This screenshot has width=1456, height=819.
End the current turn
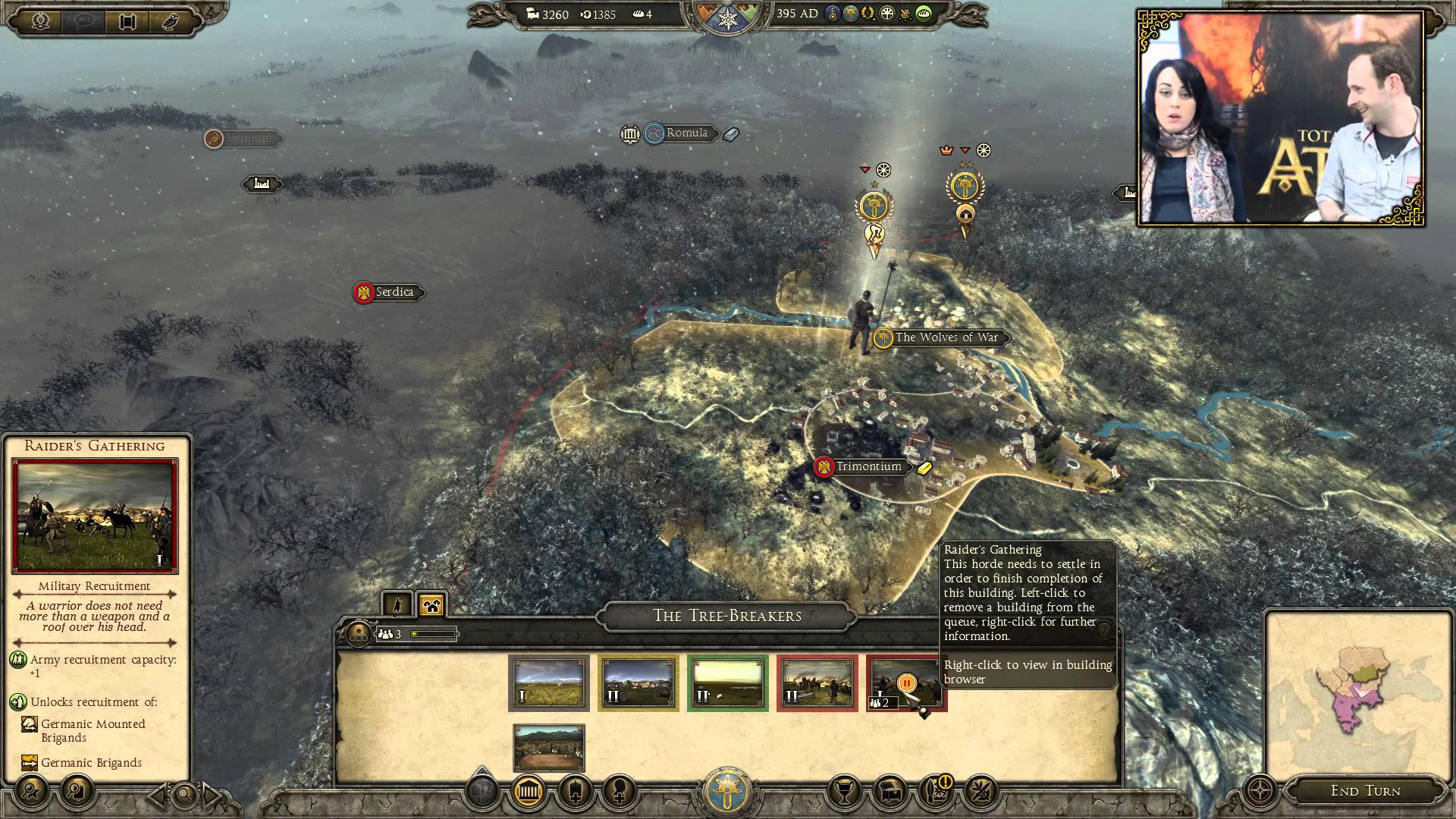tap(1365, 791)
